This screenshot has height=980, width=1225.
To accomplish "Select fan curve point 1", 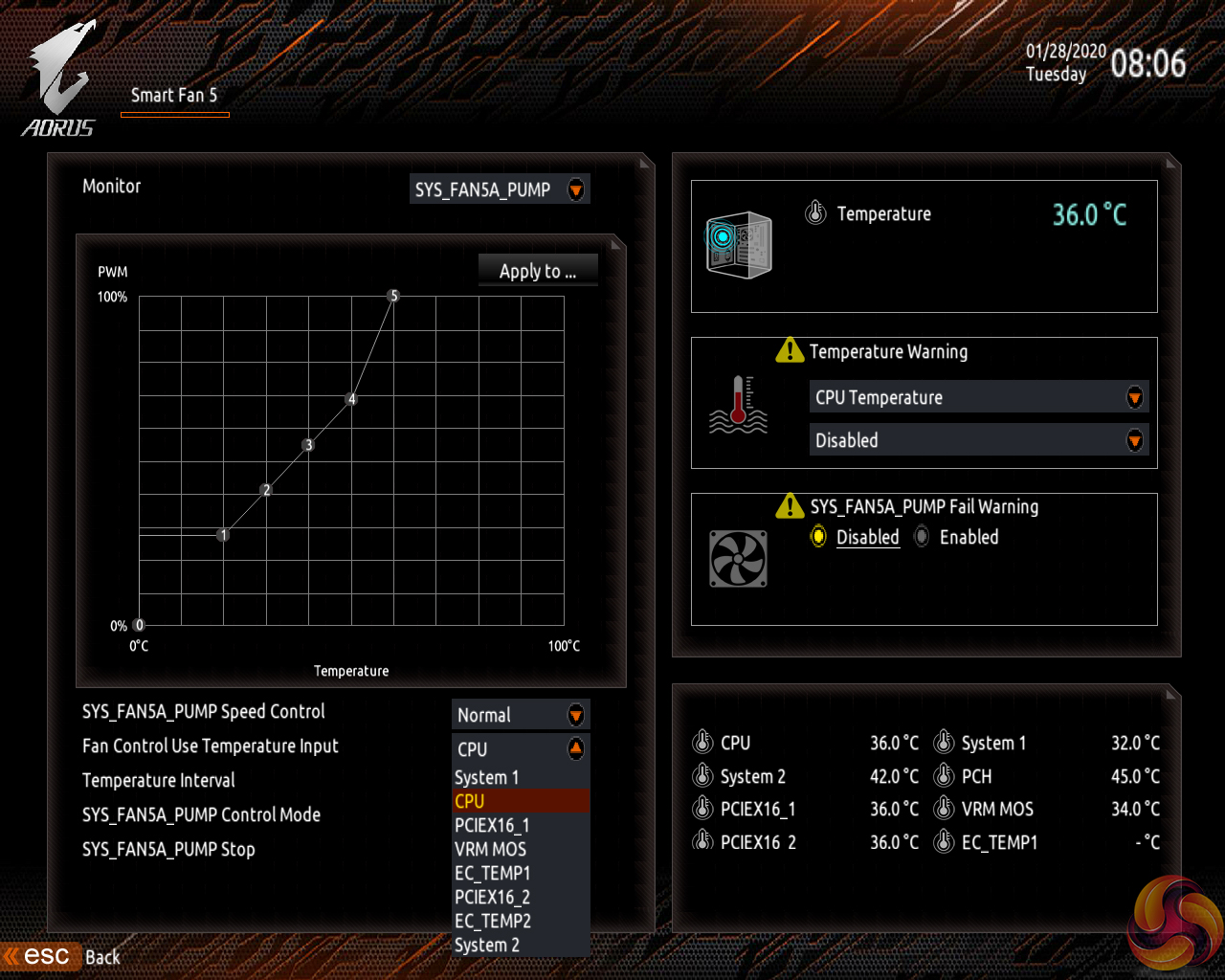I will pyautogui.click(x=223, y=535).
